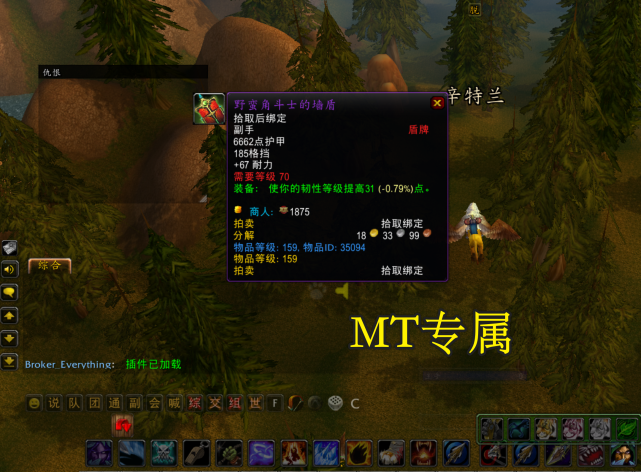Screen dimensions: 641x472
Task: Click the dice roll button
Action: 335,403
